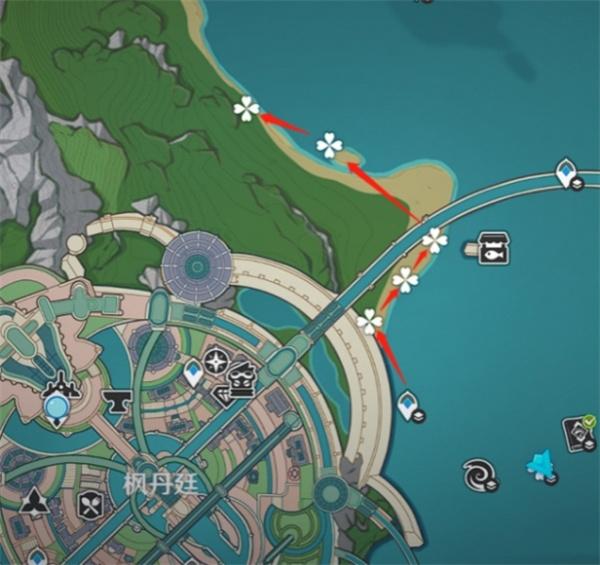The image size is (600, 565).
Task: Select the three-lobed trefoil map icon
Action: click(35, 502)
